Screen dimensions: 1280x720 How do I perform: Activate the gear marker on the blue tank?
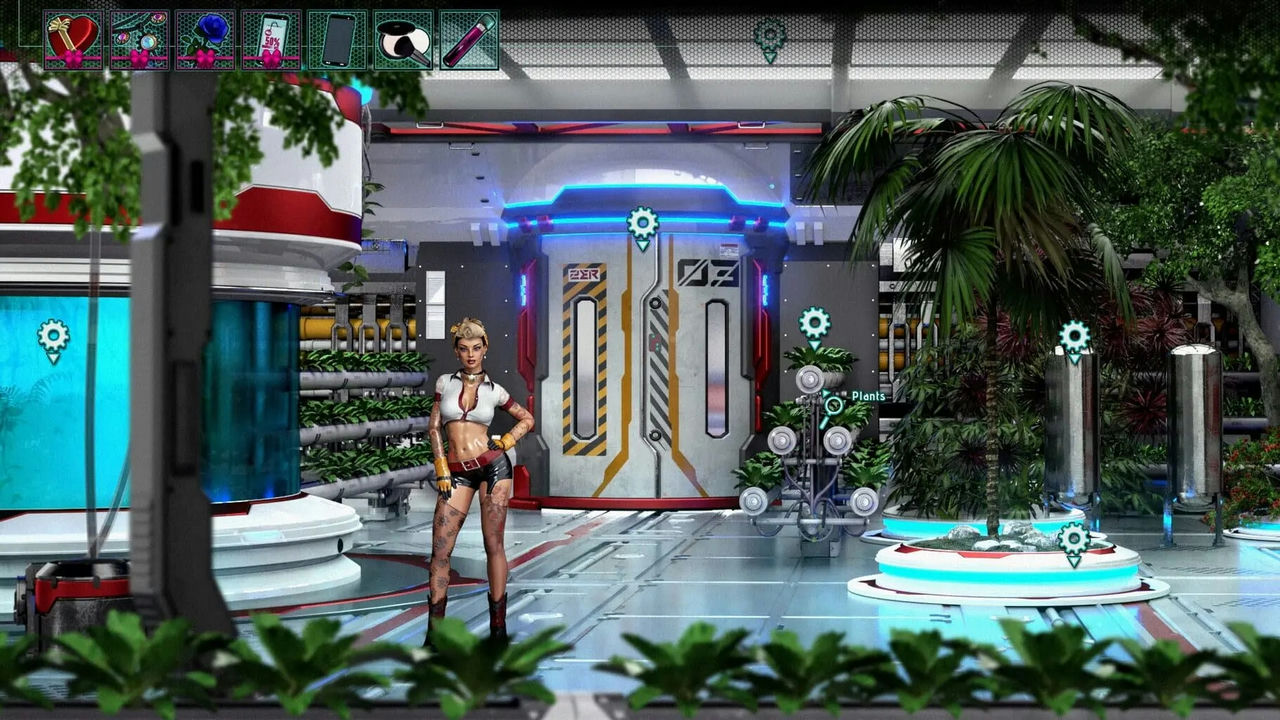coord(53,338)
